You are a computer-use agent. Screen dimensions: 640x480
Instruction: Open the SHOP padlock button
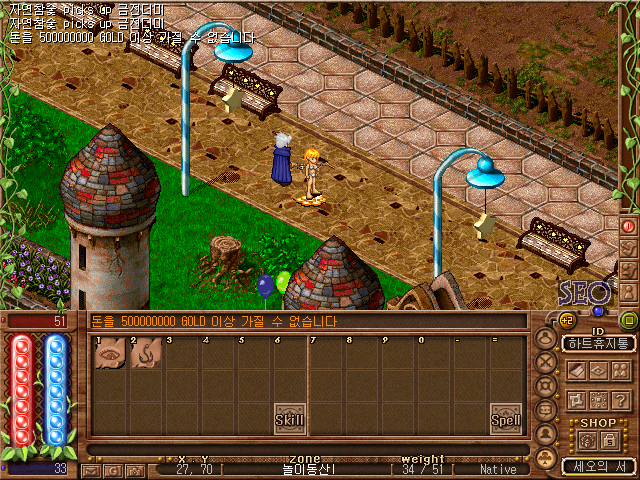pos(609,440)
